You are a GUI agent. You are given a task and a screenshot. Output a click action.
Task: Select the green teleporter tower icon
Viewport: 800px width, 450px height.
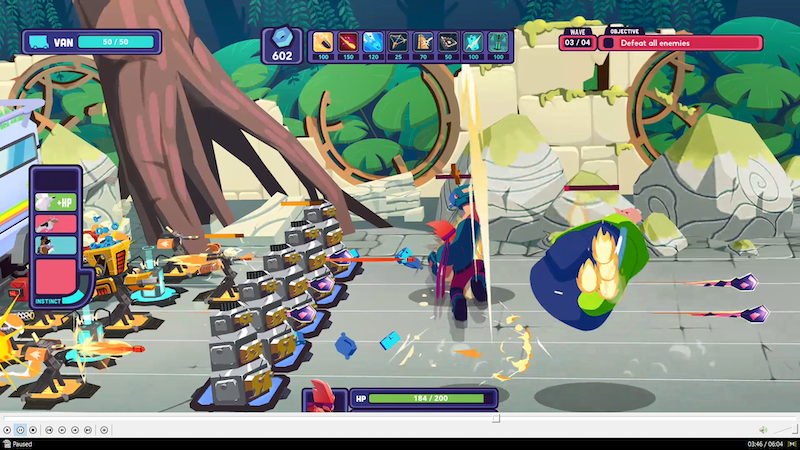tap(498, 42)
